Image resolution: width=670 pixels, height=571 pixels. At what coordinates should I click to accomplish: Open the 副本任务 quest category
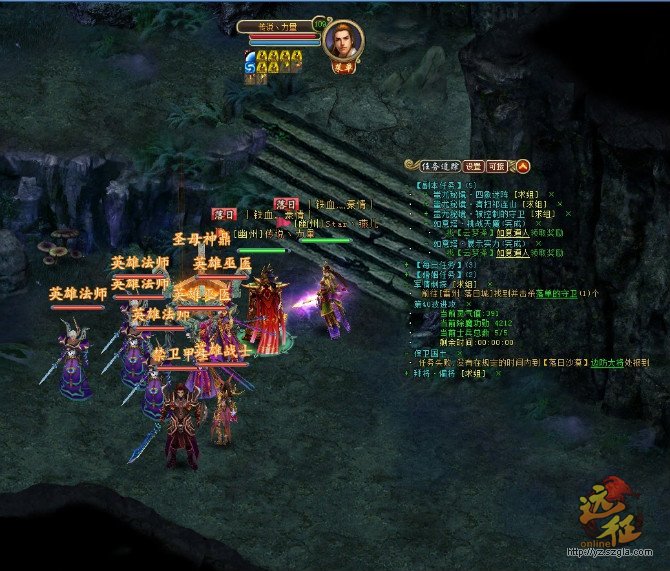[437, 185]
